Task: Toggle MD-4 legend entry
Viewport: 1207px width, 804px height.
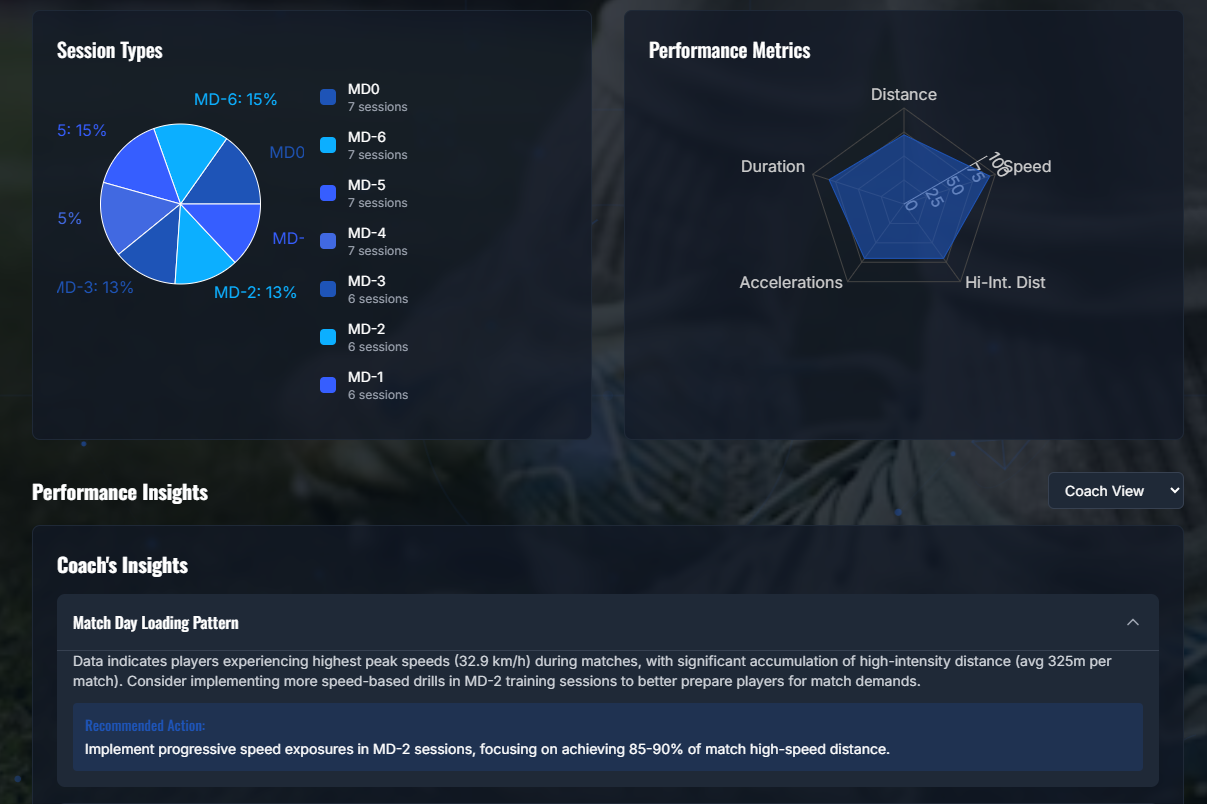Action: pyautogui.click(x=365, y=241)
